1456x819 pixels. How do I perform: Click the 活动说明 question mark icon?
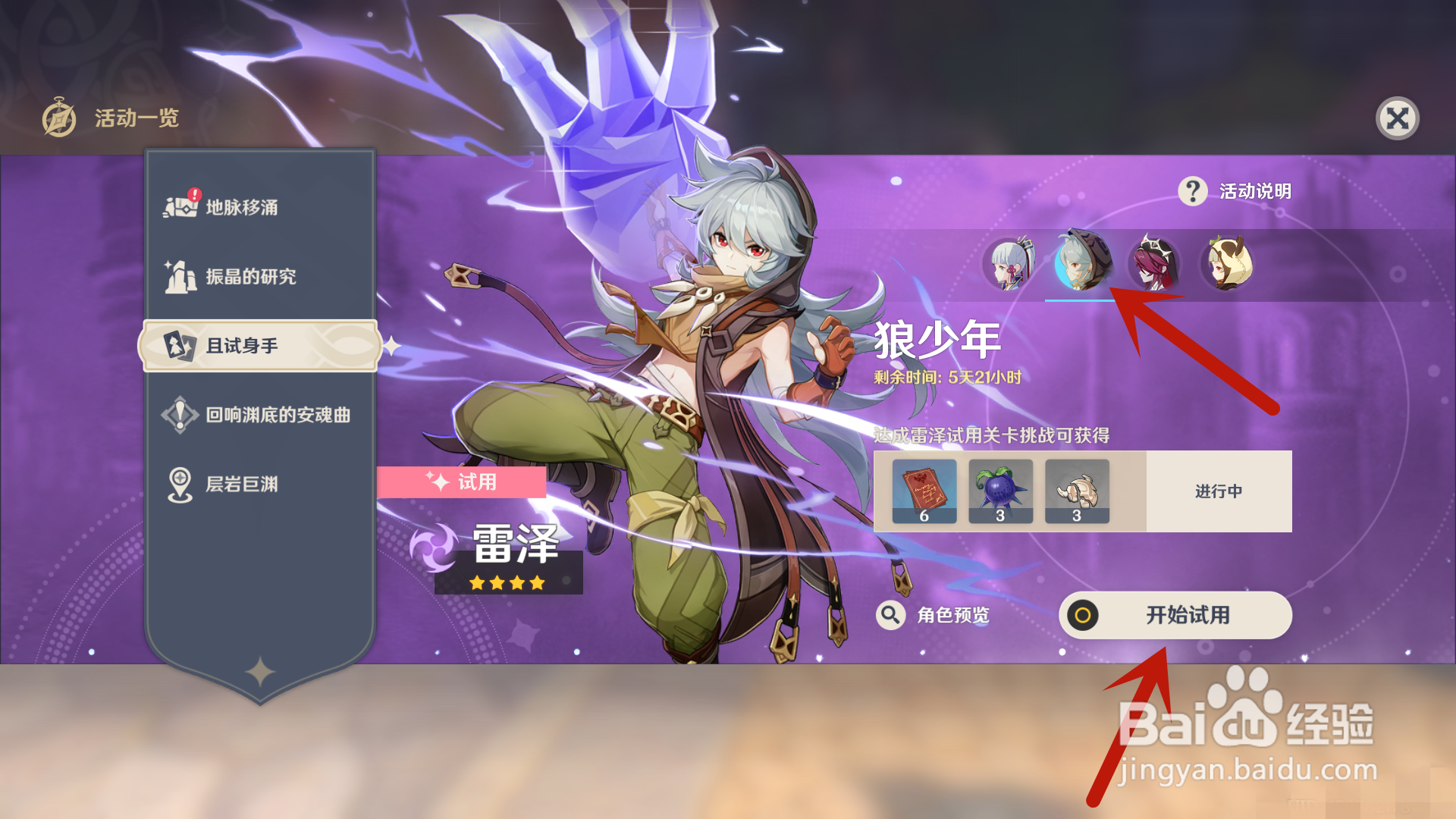(x=1192, y=193)
